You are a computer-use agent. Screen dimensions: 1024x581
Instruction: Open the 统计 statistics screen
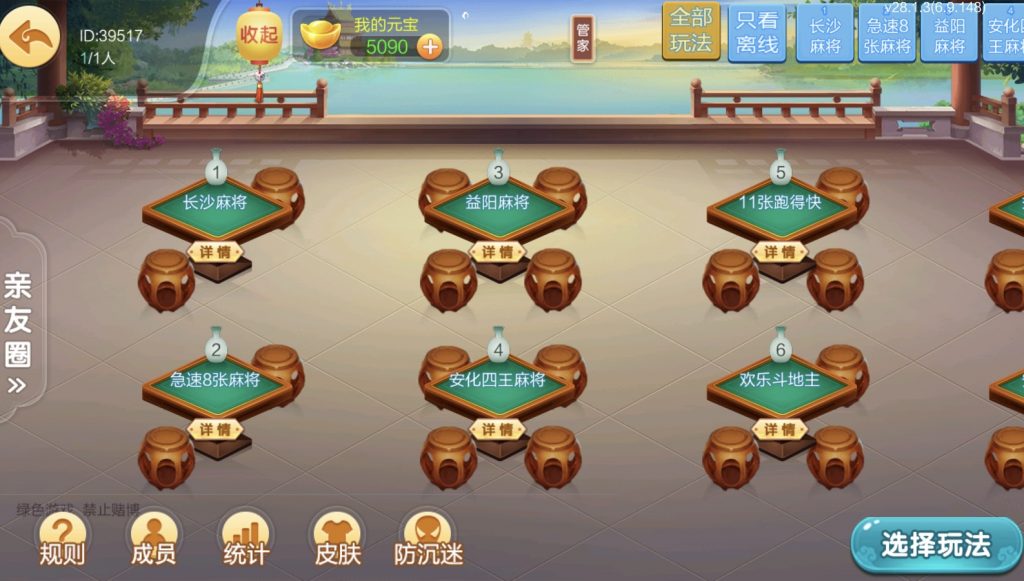[245, 540]
